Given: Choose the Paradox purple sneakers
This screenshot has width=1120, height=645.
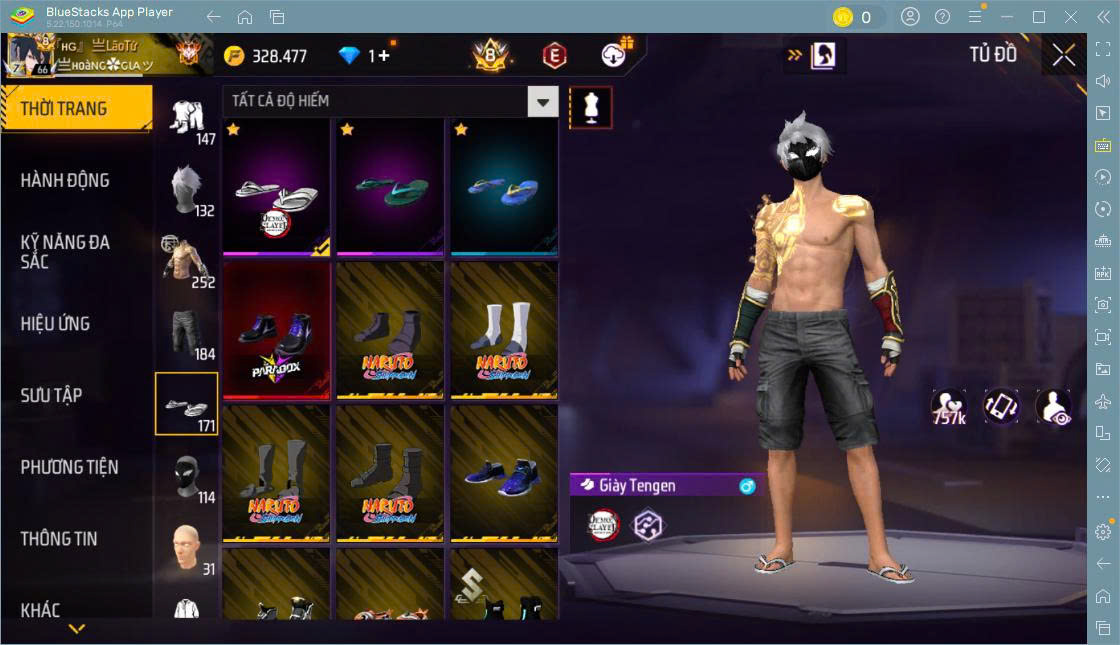Looking at the screenshot, I should click(276, 331).
